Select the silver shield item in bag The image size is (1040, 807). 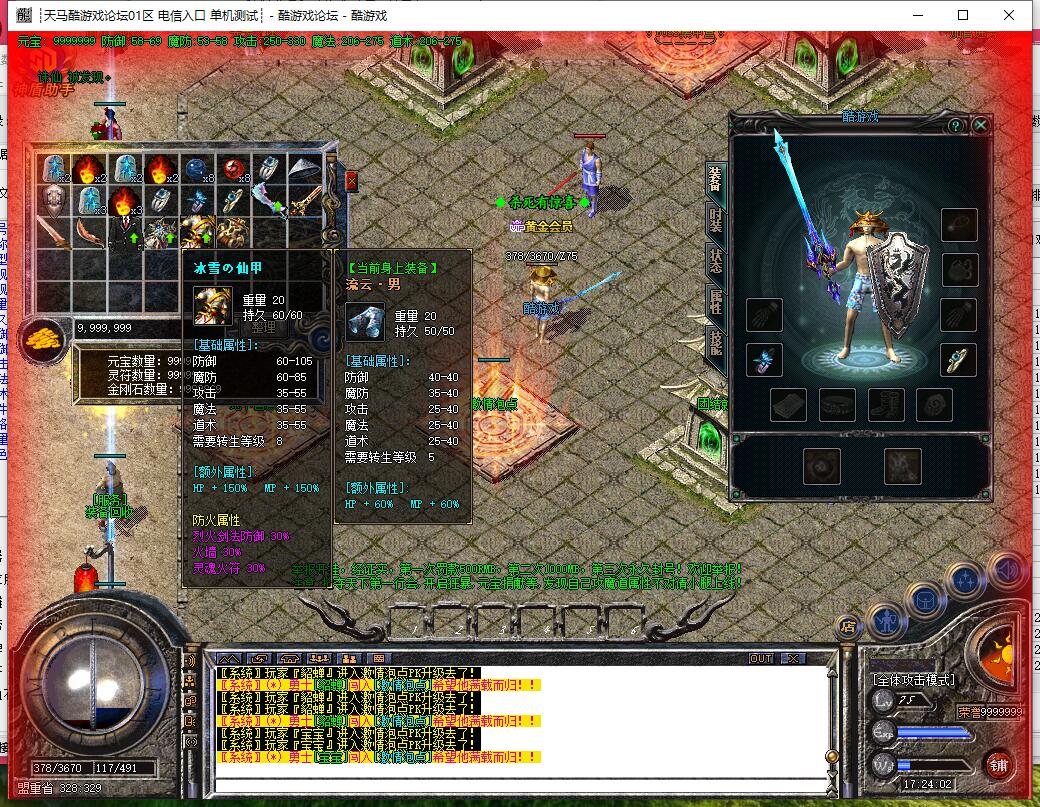click(55, 203)
